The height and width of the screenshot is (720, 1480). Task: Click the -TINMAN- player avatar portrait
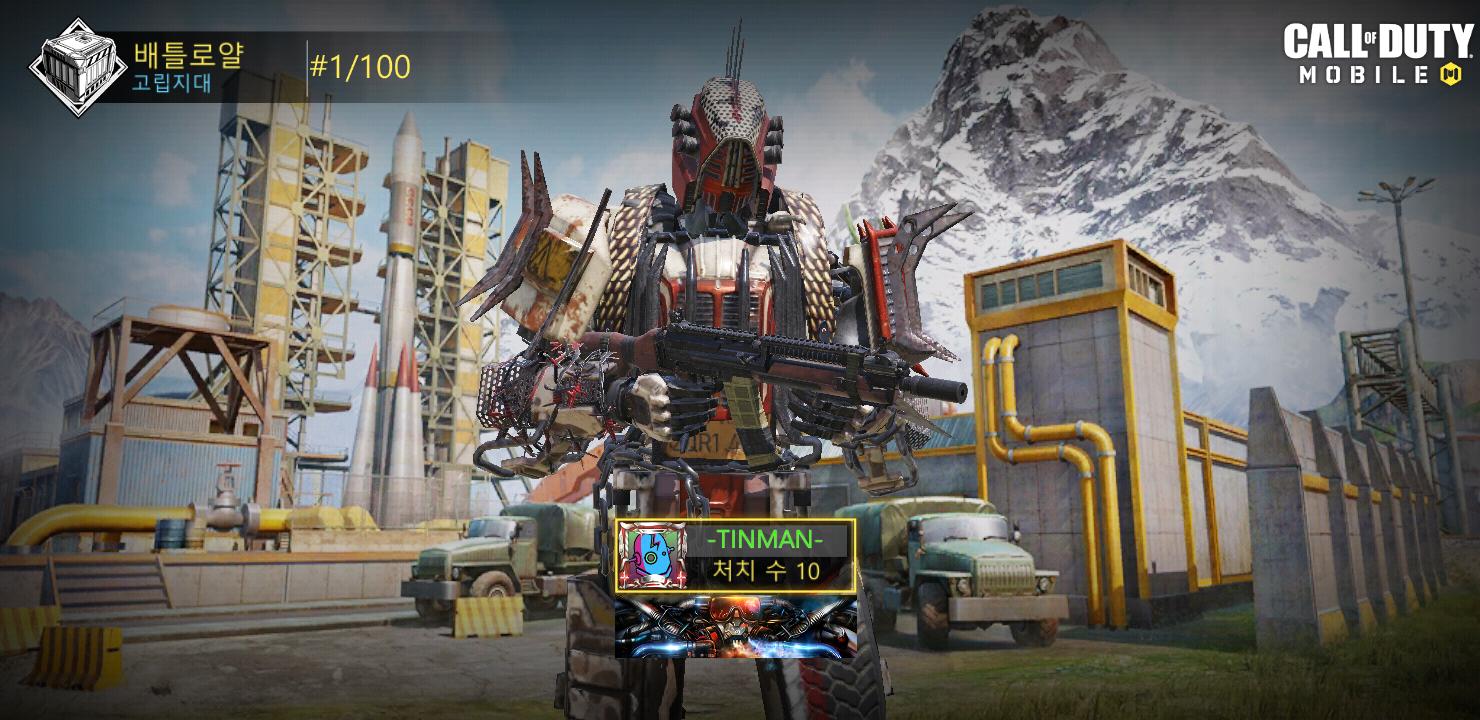click(x=649, y=557)
